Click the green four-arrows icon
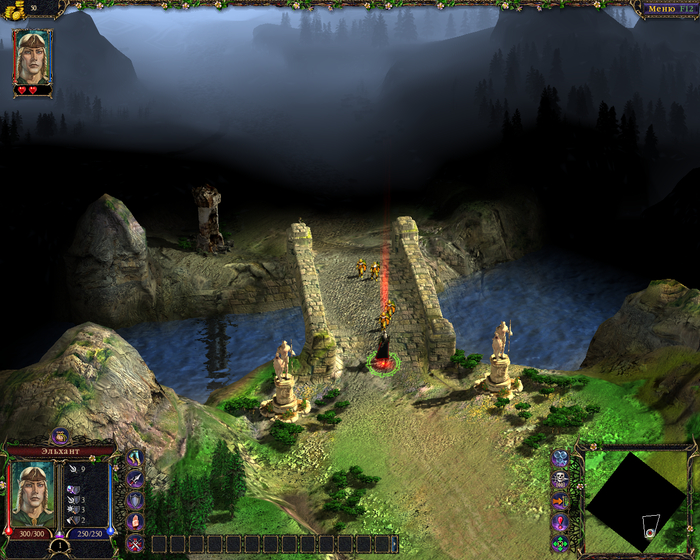Screen dimensions: 700x560 (560, 543)
